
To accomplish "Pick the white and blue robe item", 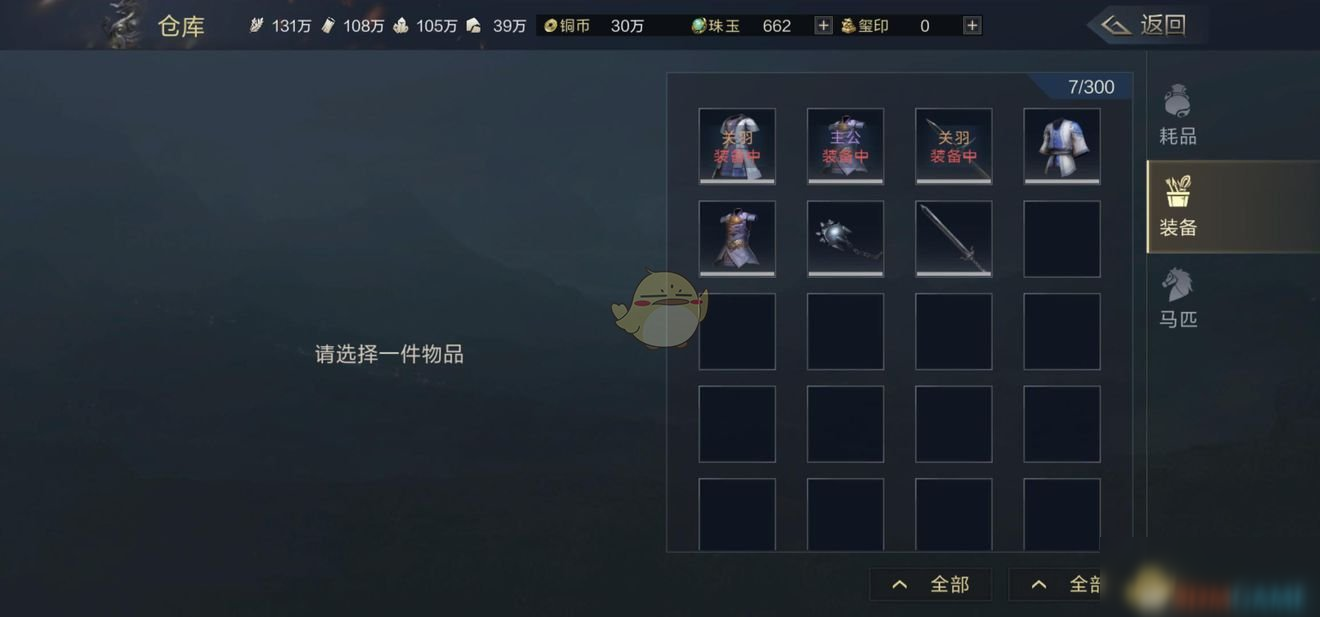I will click(x=1062, y=146).
